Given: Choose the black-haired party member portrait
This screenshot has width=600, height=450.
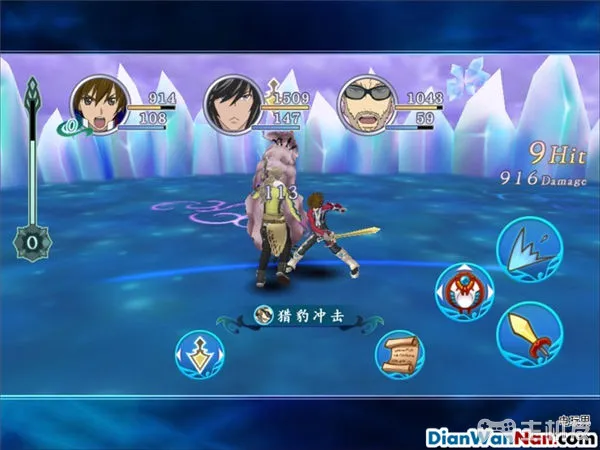Looking at the screenshot, I should click(233, 104).
